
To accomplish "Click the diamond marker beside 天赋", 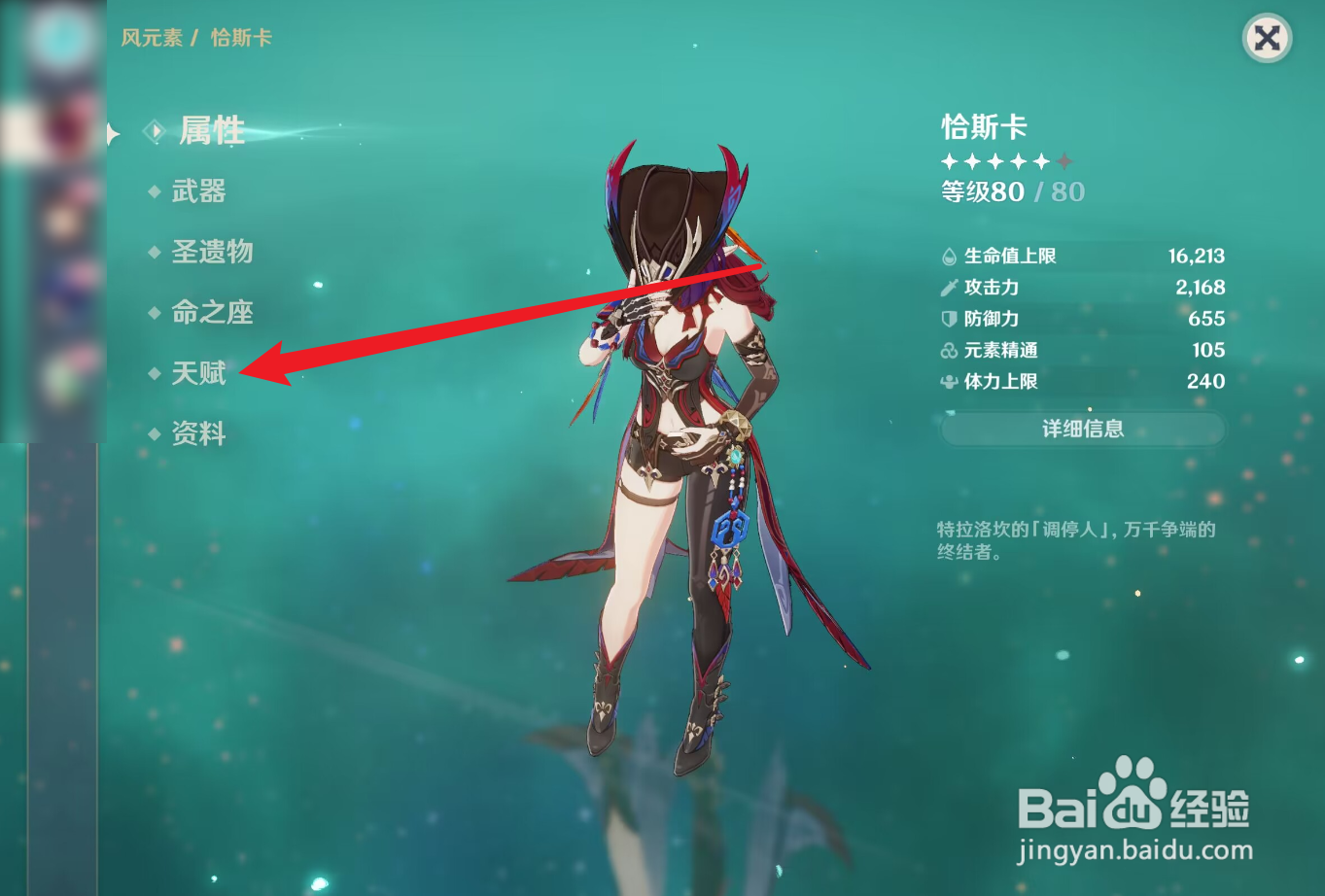I will tap(154, 373).
